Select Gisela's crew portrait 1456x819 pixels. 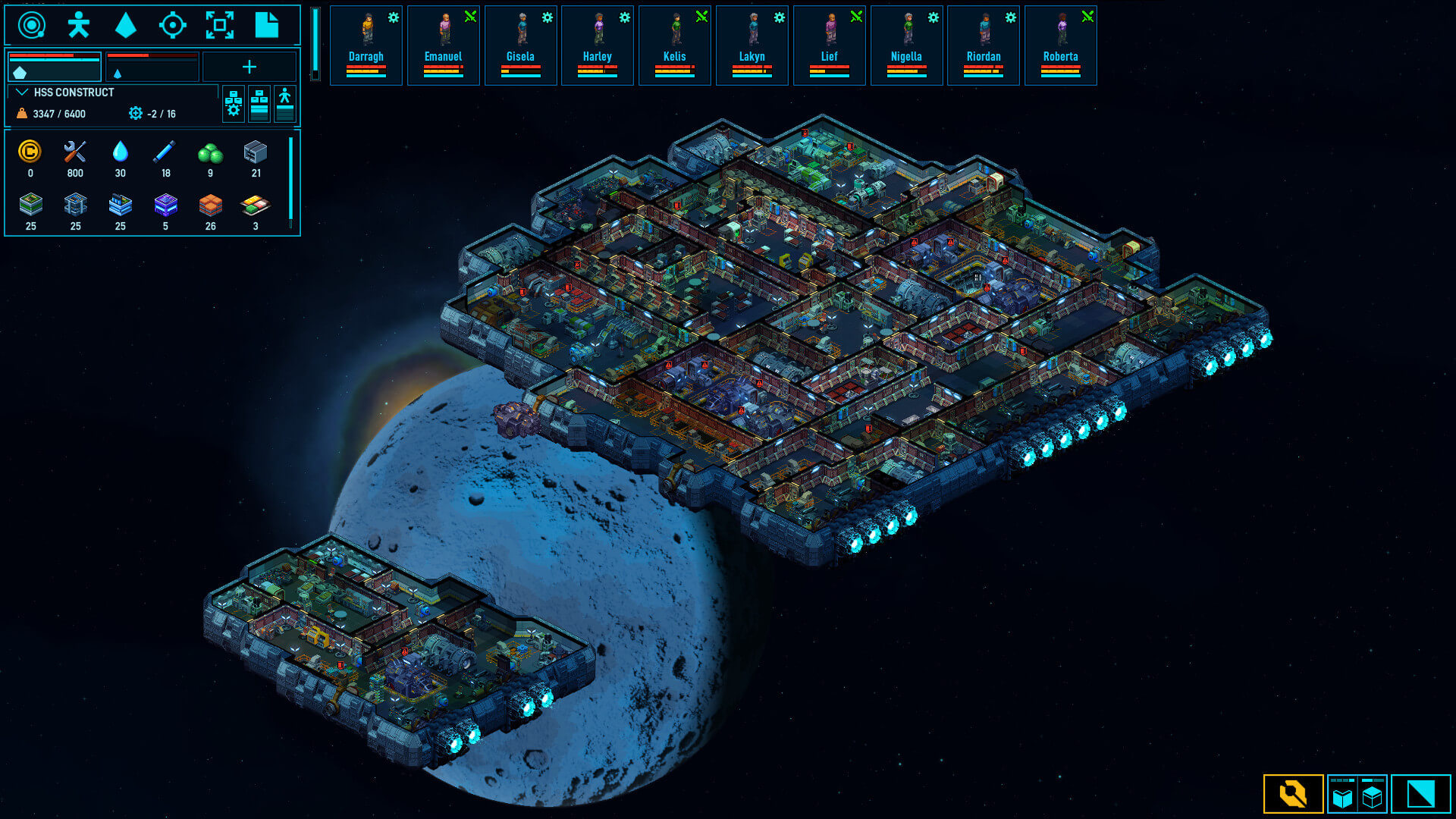click(x=520, y=30)
